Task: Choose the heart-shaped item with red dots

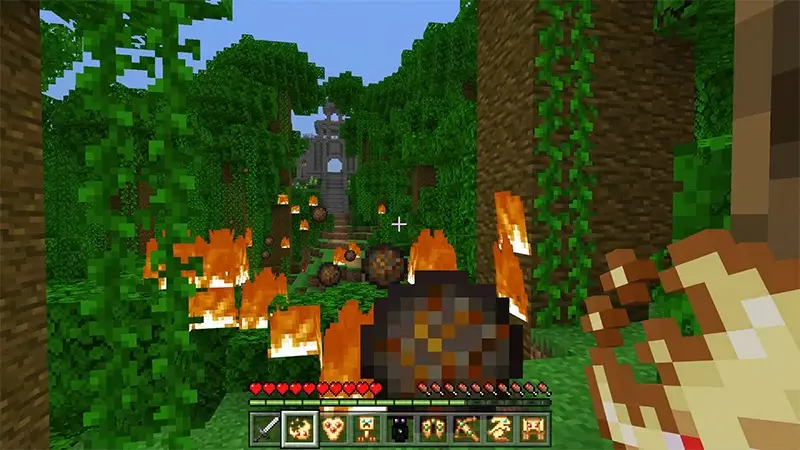Action: (x=332, y=428)
